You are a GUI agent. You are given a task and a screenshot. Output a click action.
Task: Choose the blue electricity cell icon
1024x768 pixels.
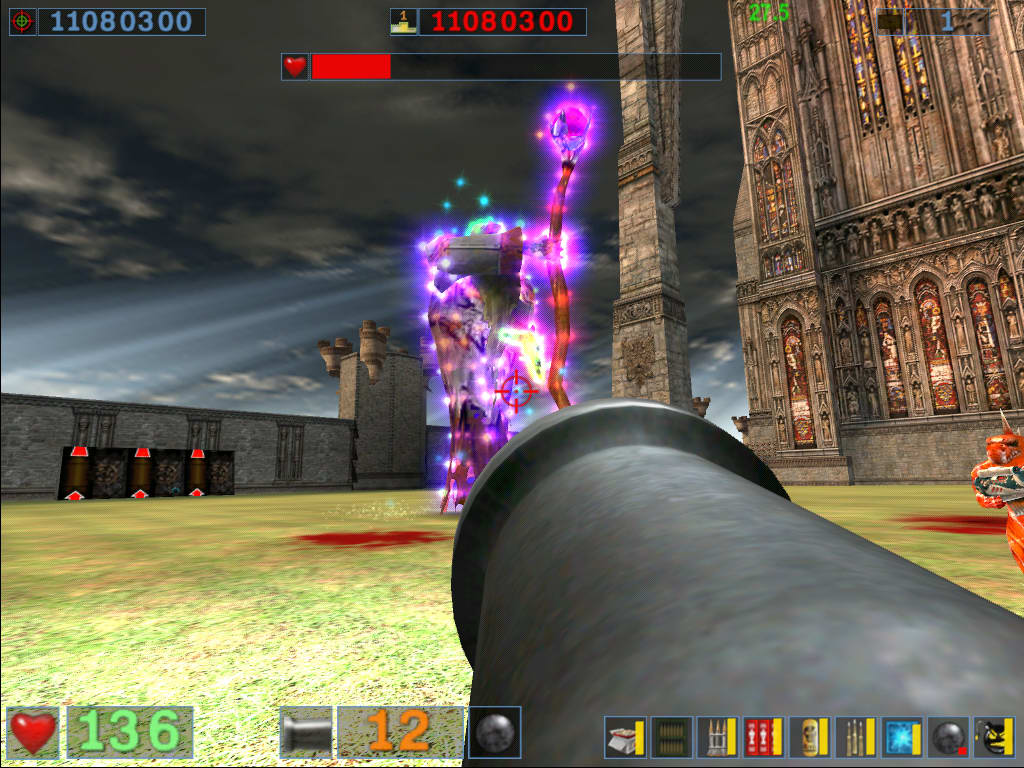(901, 738)
